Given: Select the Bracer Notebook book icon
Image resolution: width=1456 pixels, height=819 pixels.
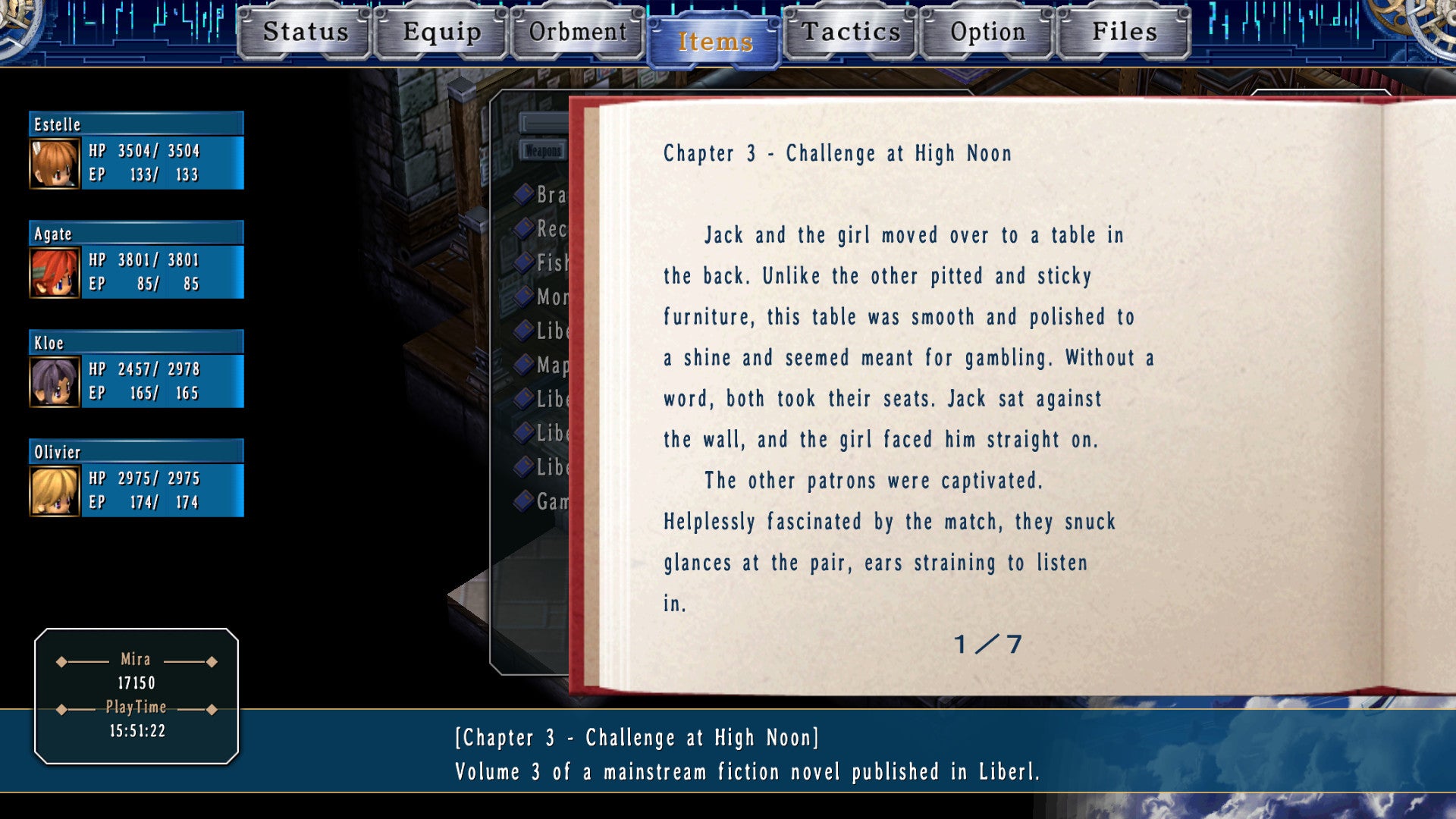Looking at the screenshot, I should coord(523,195).
